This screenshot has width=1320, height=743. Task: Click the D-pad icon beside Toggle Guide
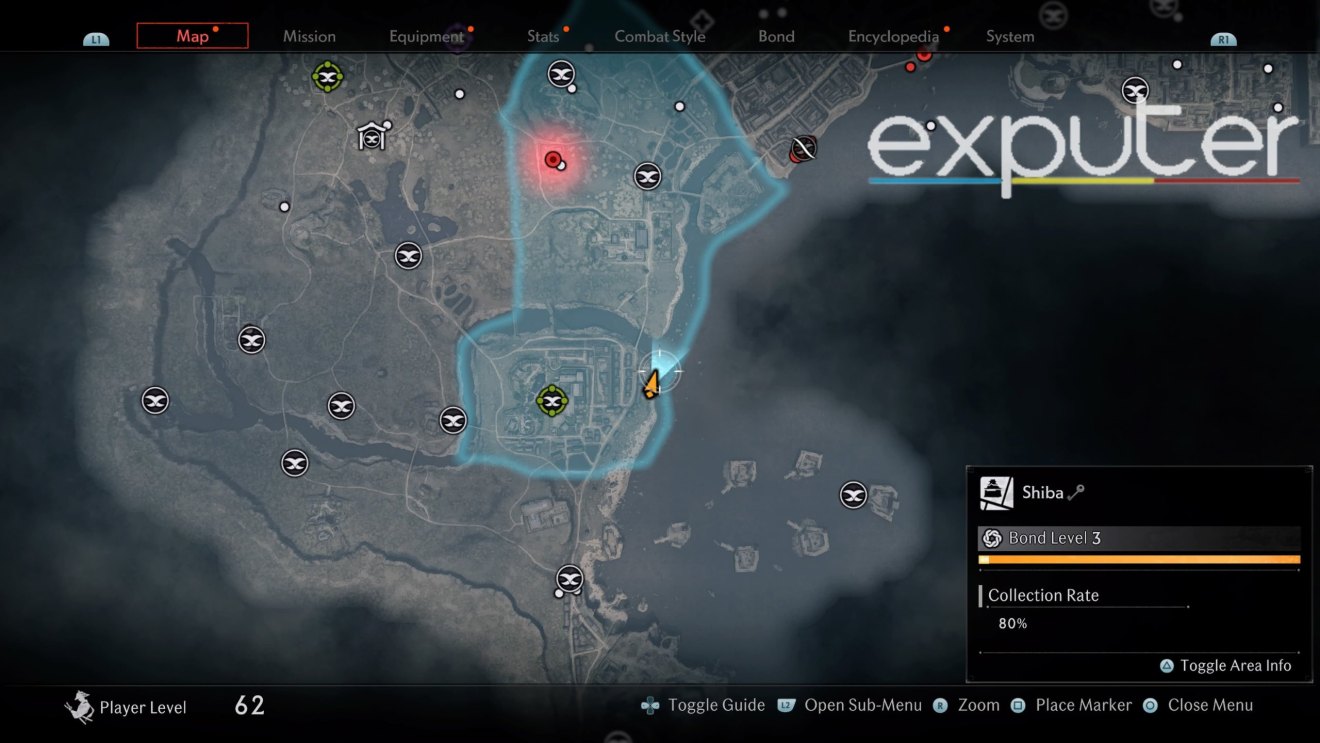click(651, 705)
